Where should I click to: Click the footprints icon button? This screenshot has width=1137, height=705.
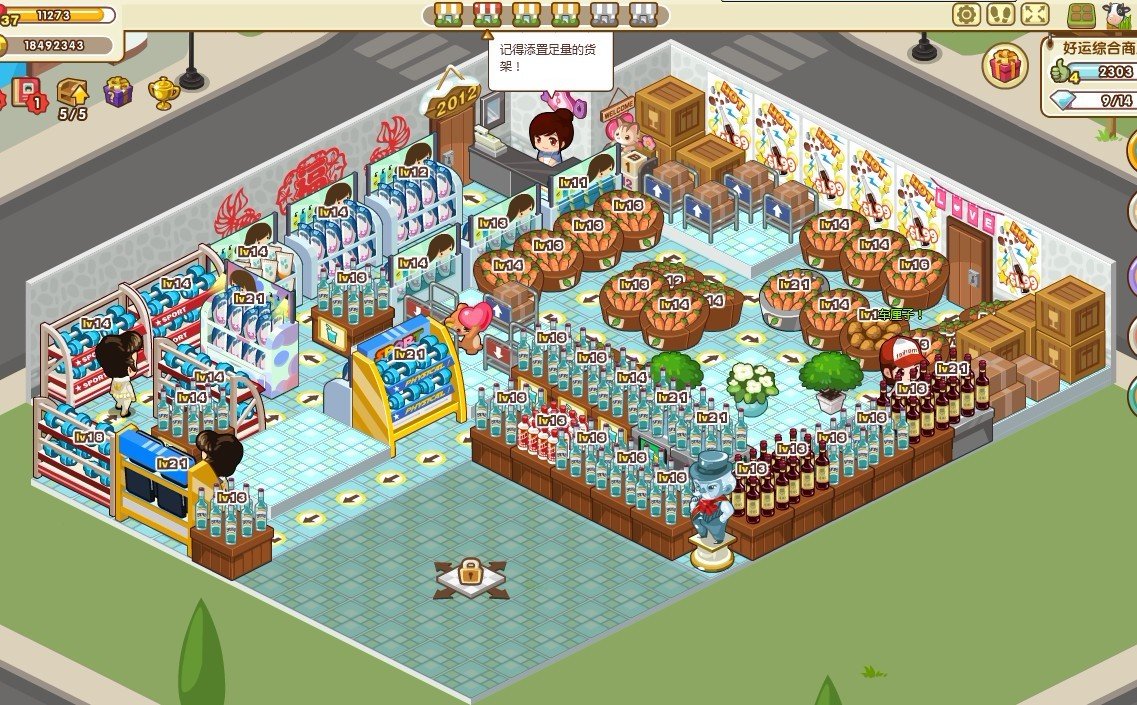pos(1000,14)
